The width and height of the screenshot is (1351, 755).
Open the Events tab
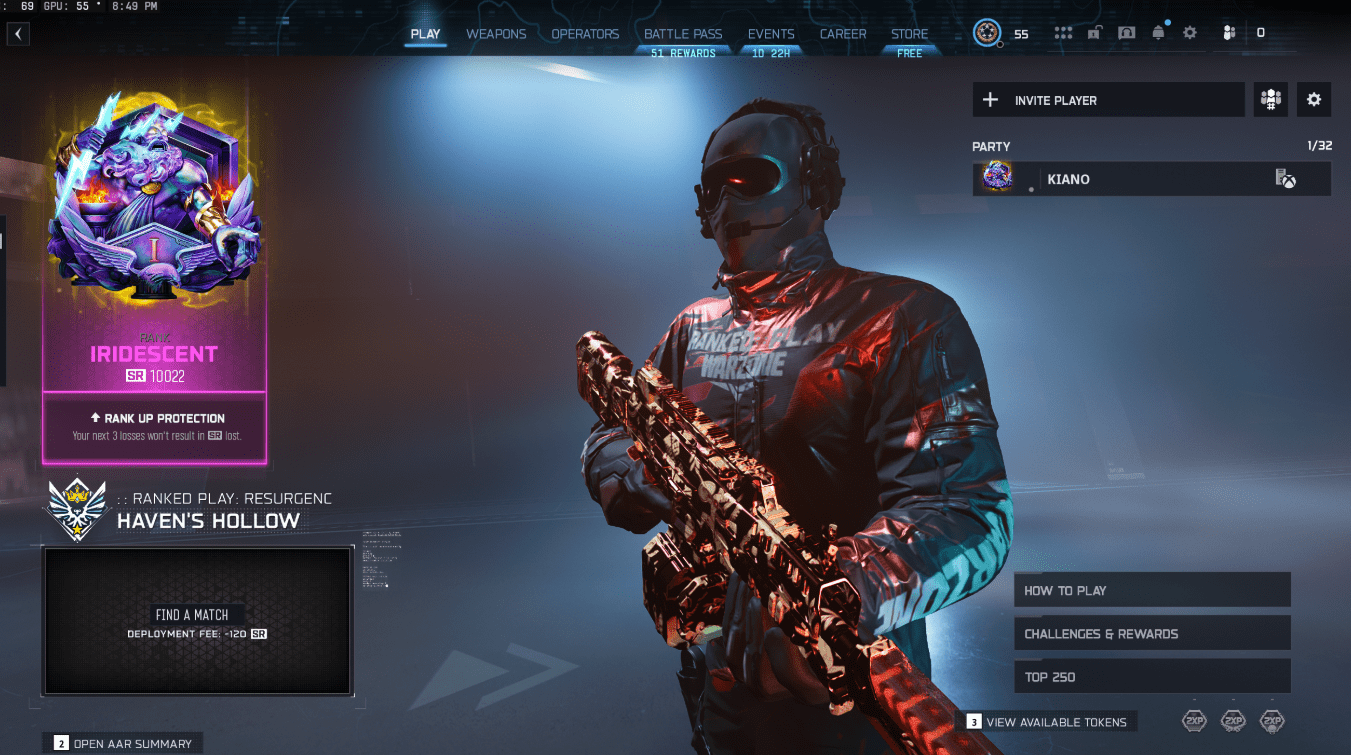(771, 34)
